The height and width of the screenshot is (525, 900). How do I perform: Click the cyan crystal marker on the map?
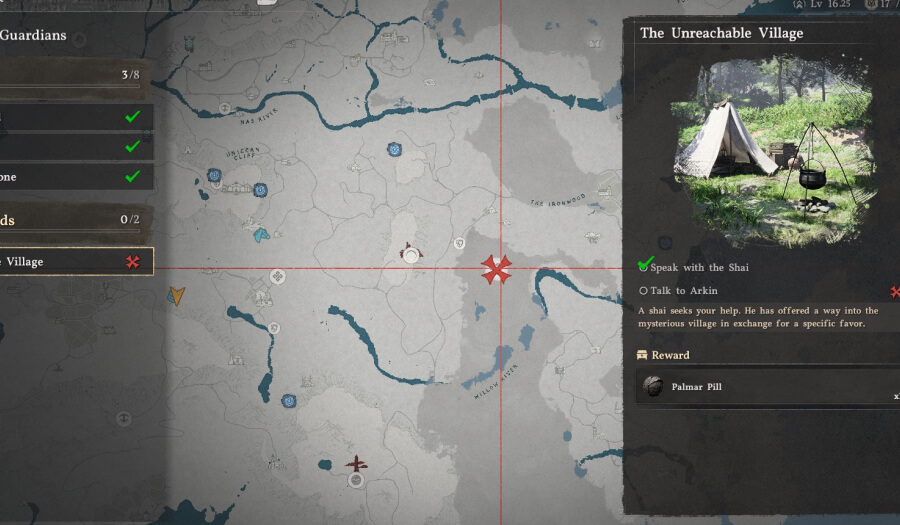tap(261, 235)
